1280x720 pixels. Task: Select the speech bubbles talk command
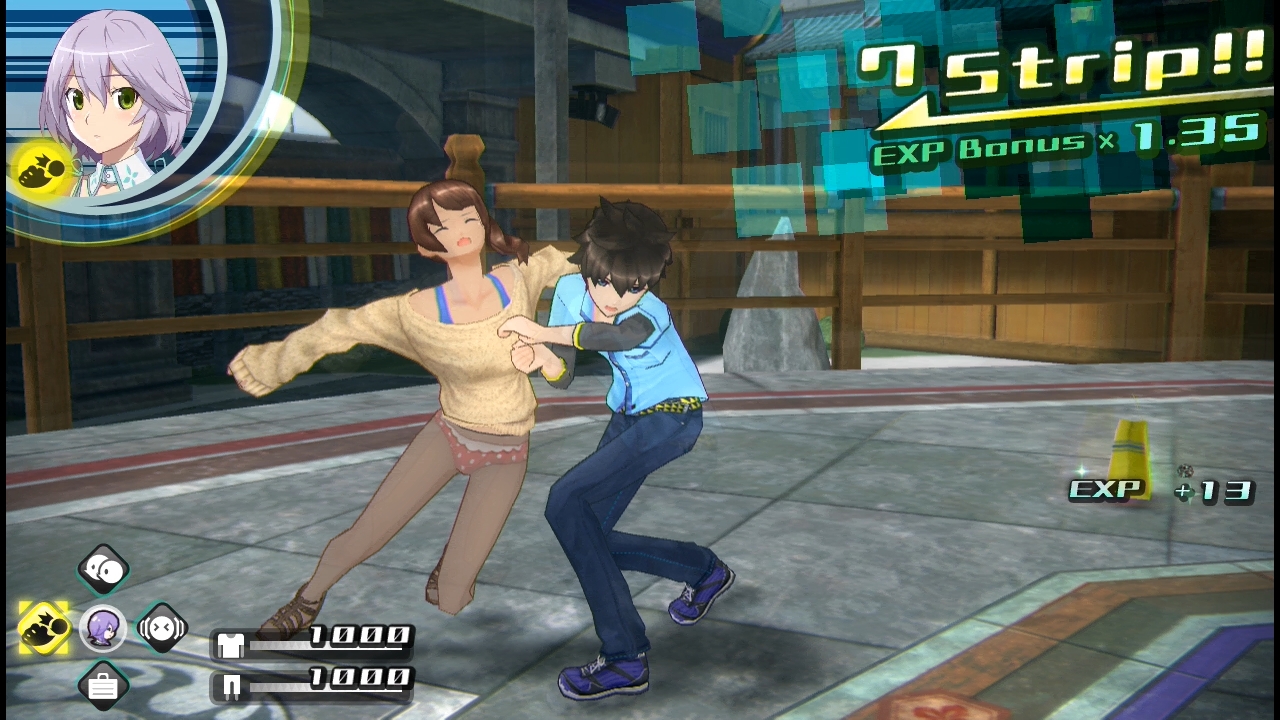coord(103,570)
